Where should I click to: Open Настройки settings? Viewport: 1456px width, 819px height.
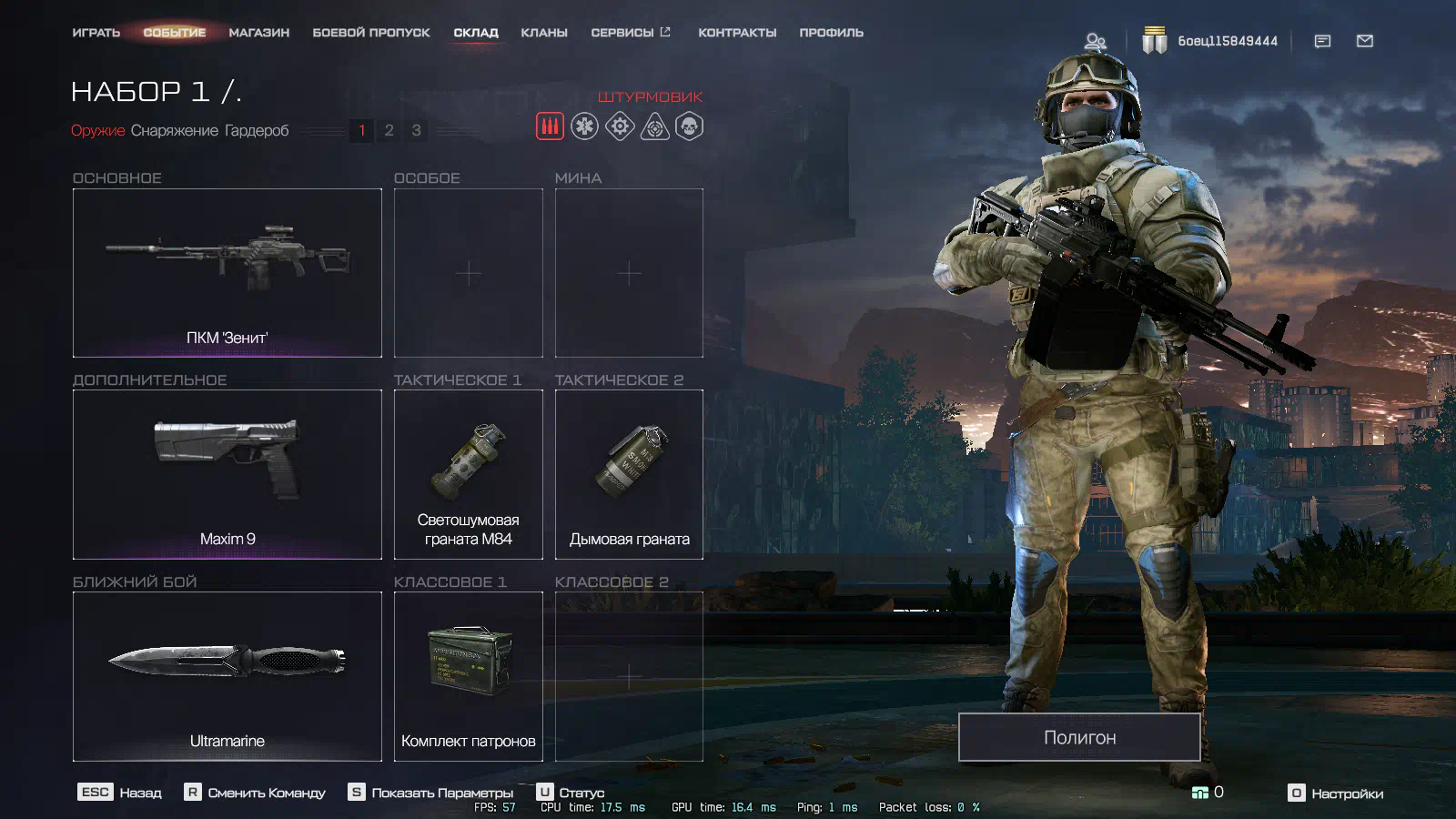click(1336, 794)
